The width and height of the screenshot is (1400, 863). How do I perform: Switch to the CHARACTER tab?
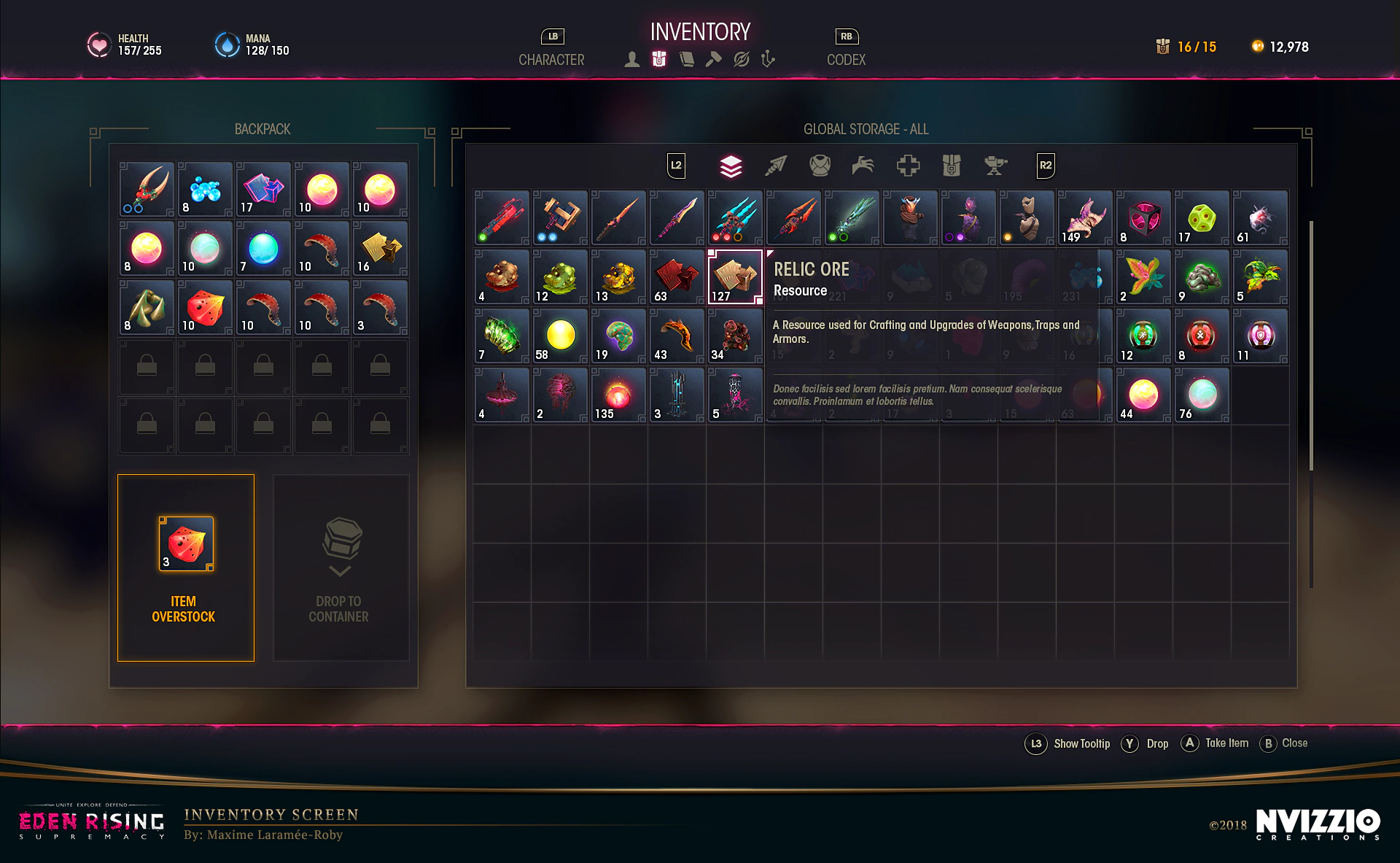[551, 59]
